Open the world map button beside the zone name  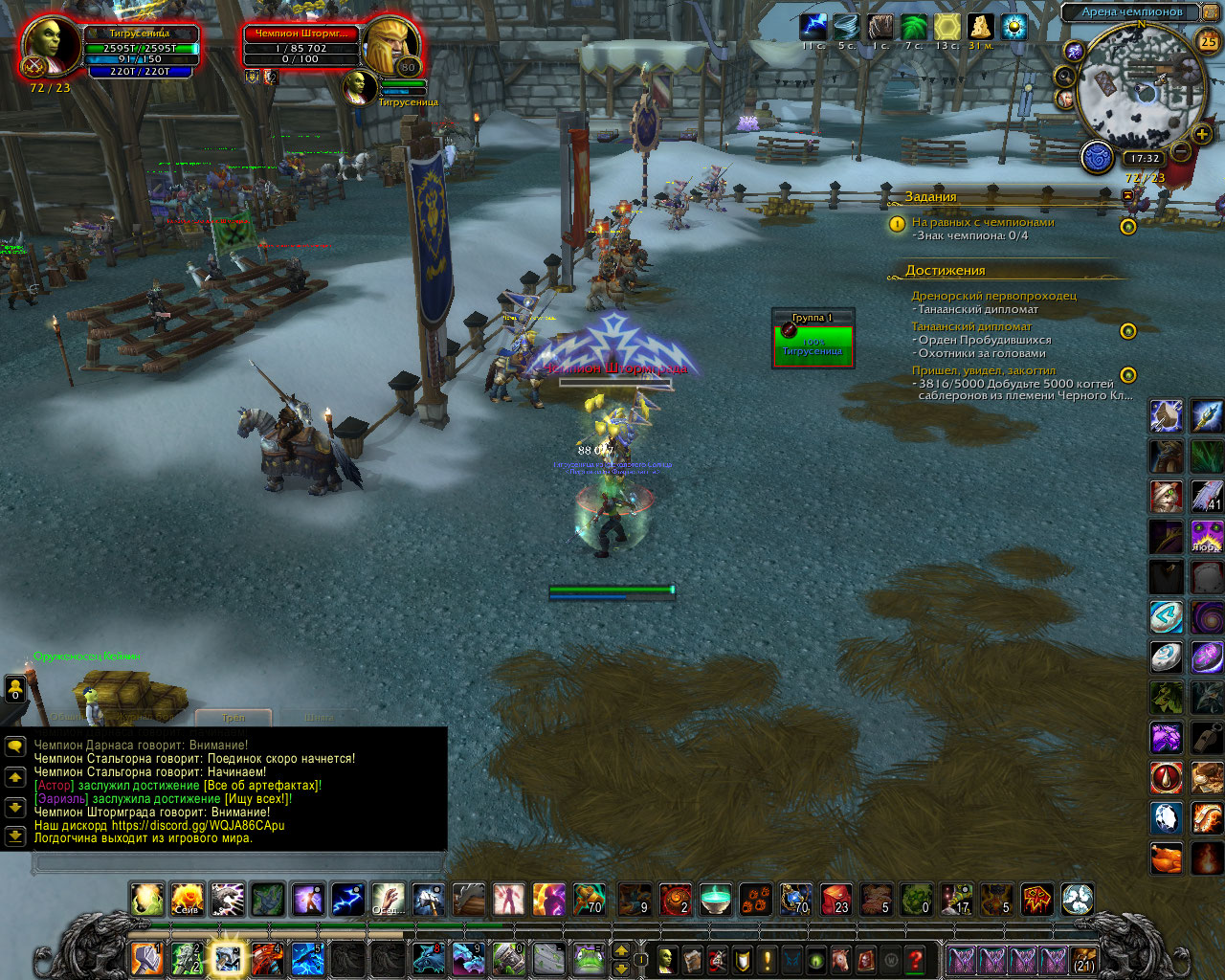pyautogui.click(x=1210, y=12)
